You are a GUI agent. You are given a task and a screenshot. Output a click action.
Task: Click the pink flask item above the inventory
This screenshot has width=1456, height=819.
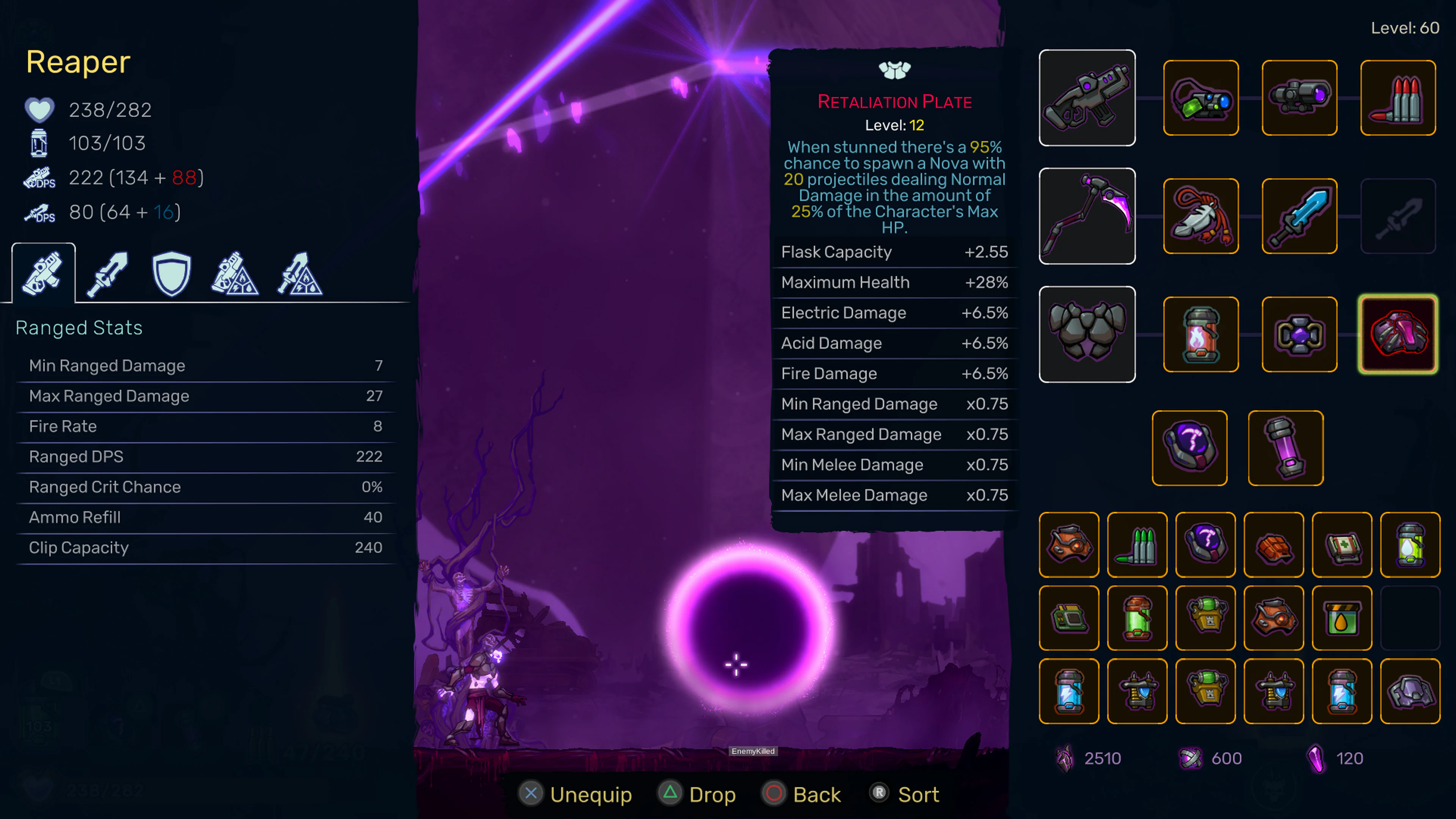1285,447
